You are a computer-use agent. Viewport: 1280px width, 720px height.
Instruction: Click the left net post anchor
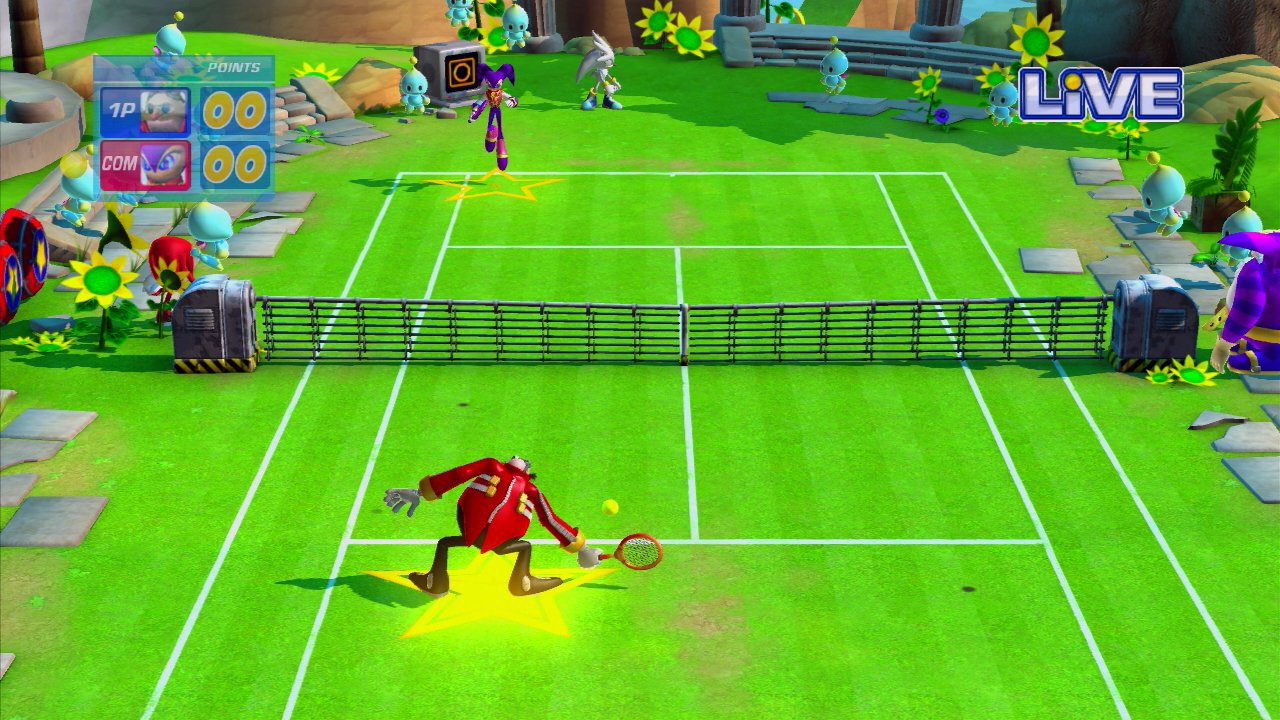tap(213, 325)
